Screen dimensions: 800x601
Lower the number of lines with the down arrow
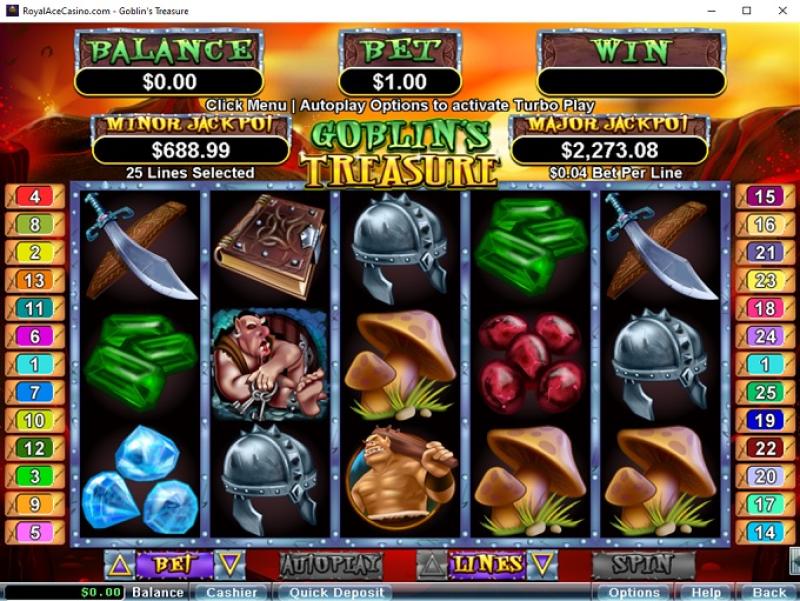coord(541,564)
